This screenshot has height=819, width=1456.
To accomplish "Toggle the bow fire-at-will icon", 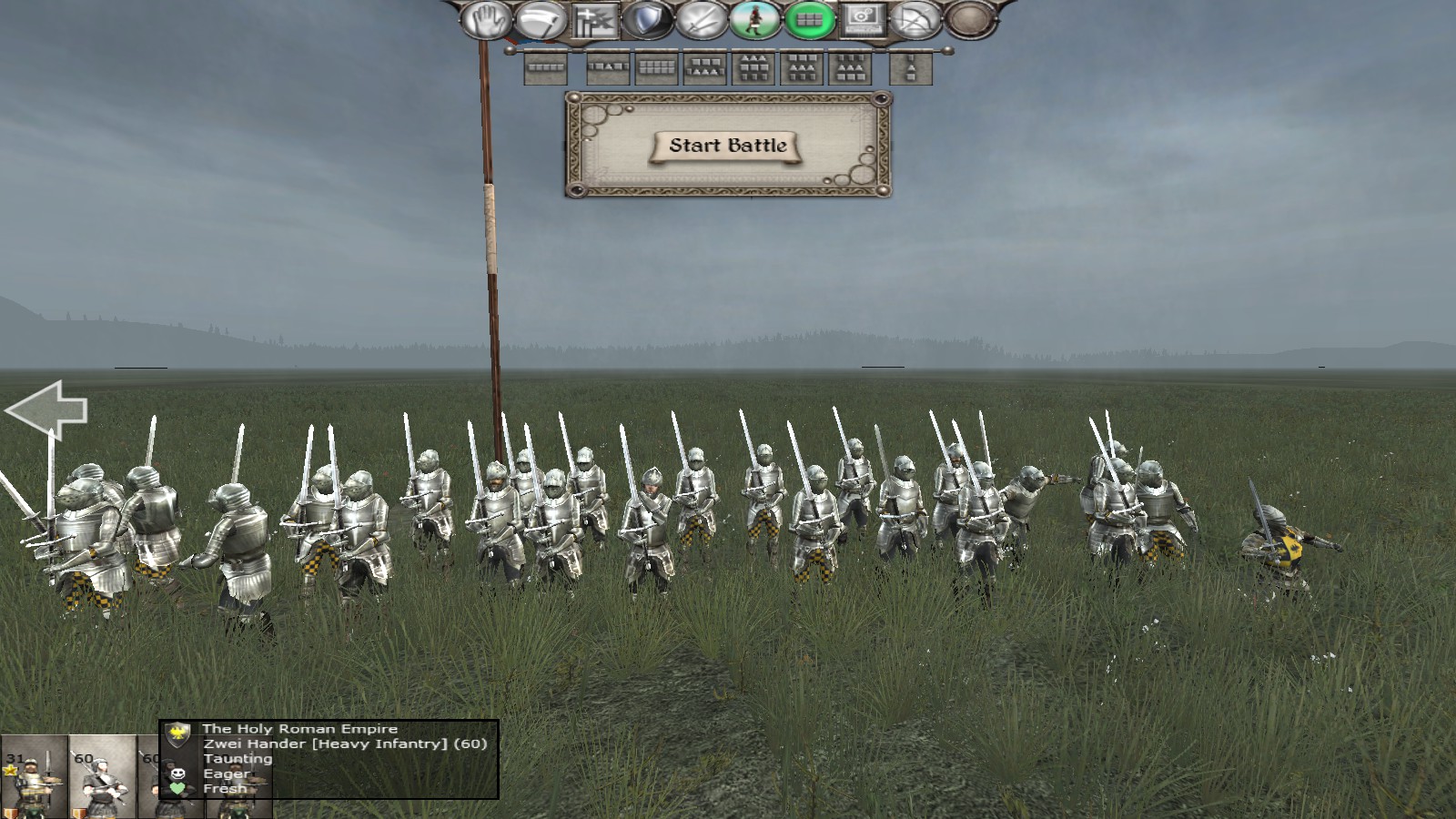I will (x=915, y=20).
